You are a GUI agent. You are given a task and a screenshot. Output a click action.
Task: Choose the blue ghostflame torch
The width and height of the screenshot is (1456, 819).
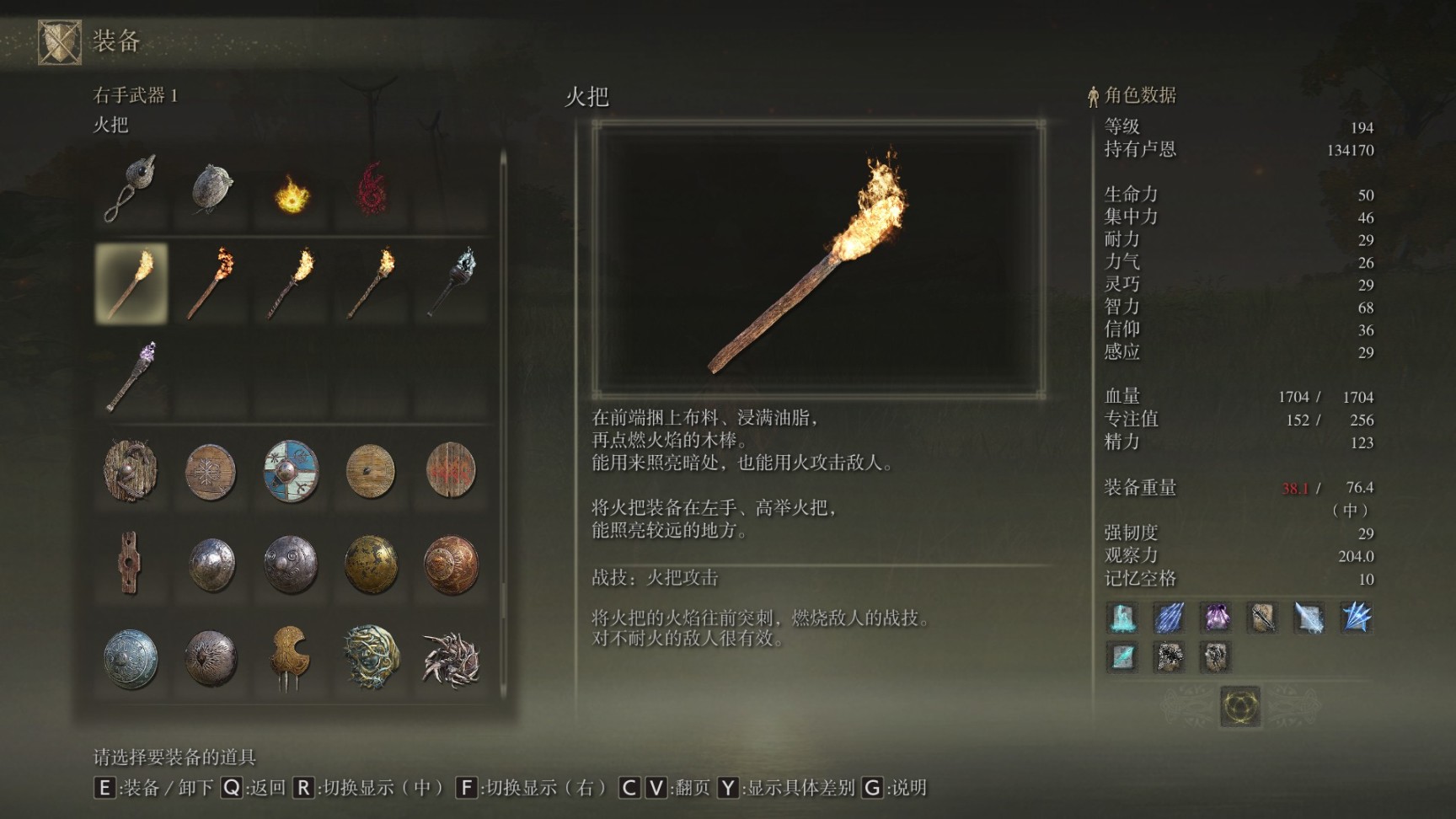(x=452, y=283)
